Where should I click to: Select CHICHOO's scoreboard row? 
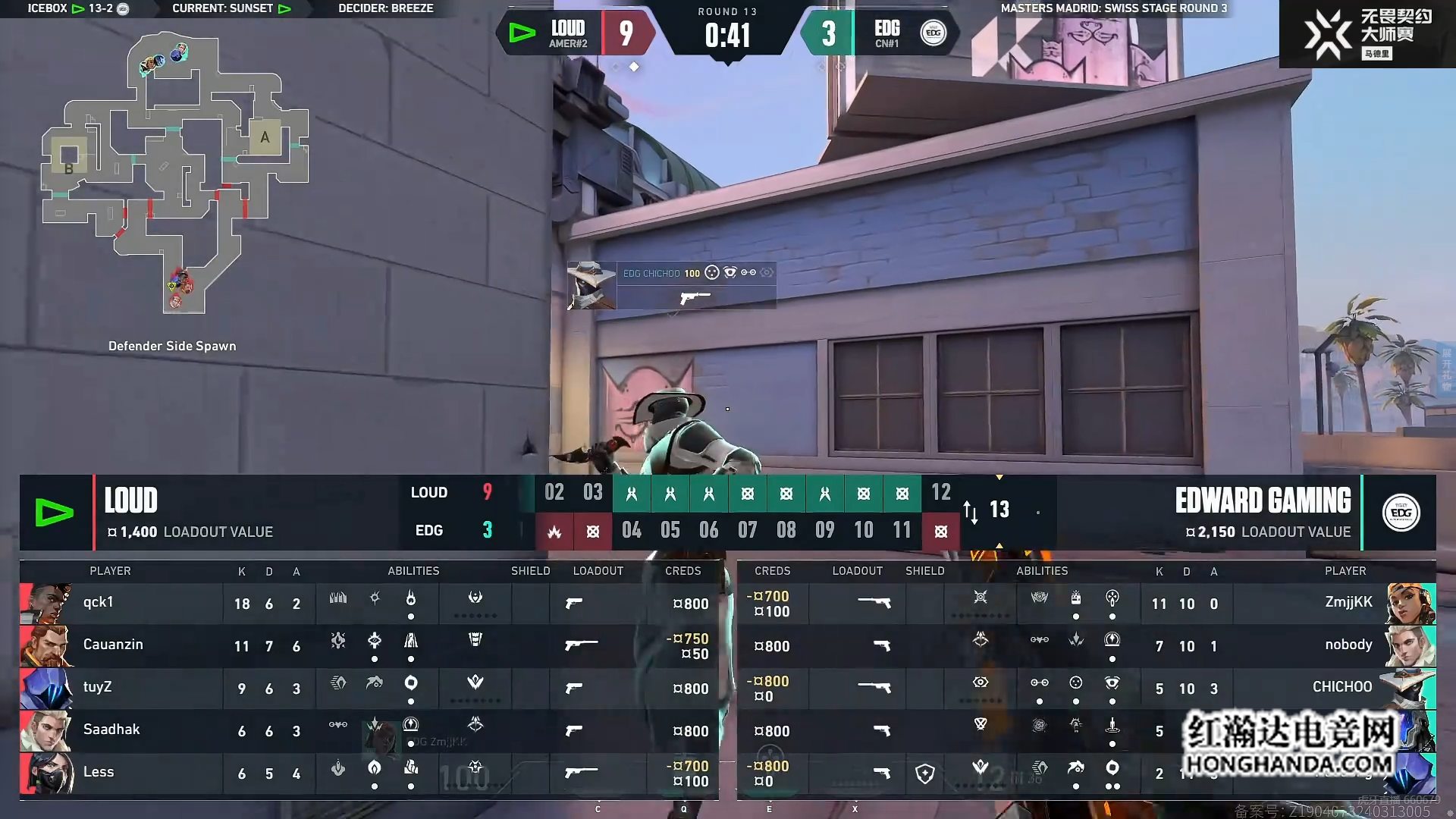[x=1086, y=689]
